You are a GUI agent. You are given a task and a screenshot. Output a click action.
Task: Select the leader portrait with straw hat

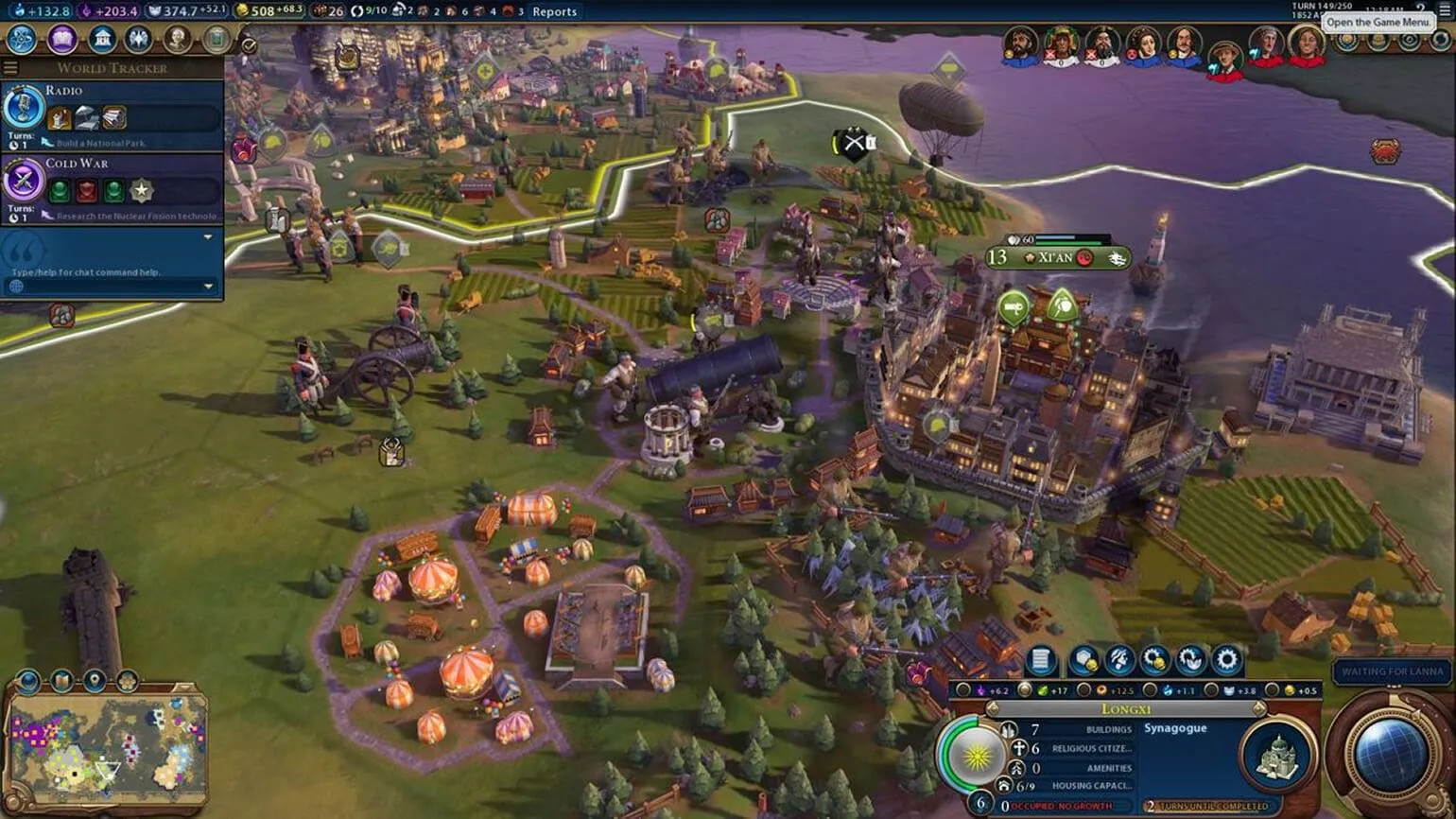pyautogui.click(x=1225, y=59)
